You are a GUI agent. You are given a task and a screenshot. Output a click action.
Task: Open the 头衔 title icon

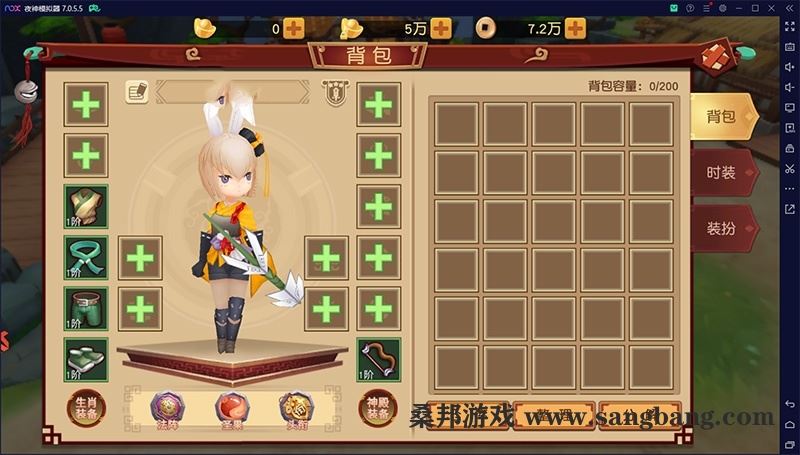[297, 408]
